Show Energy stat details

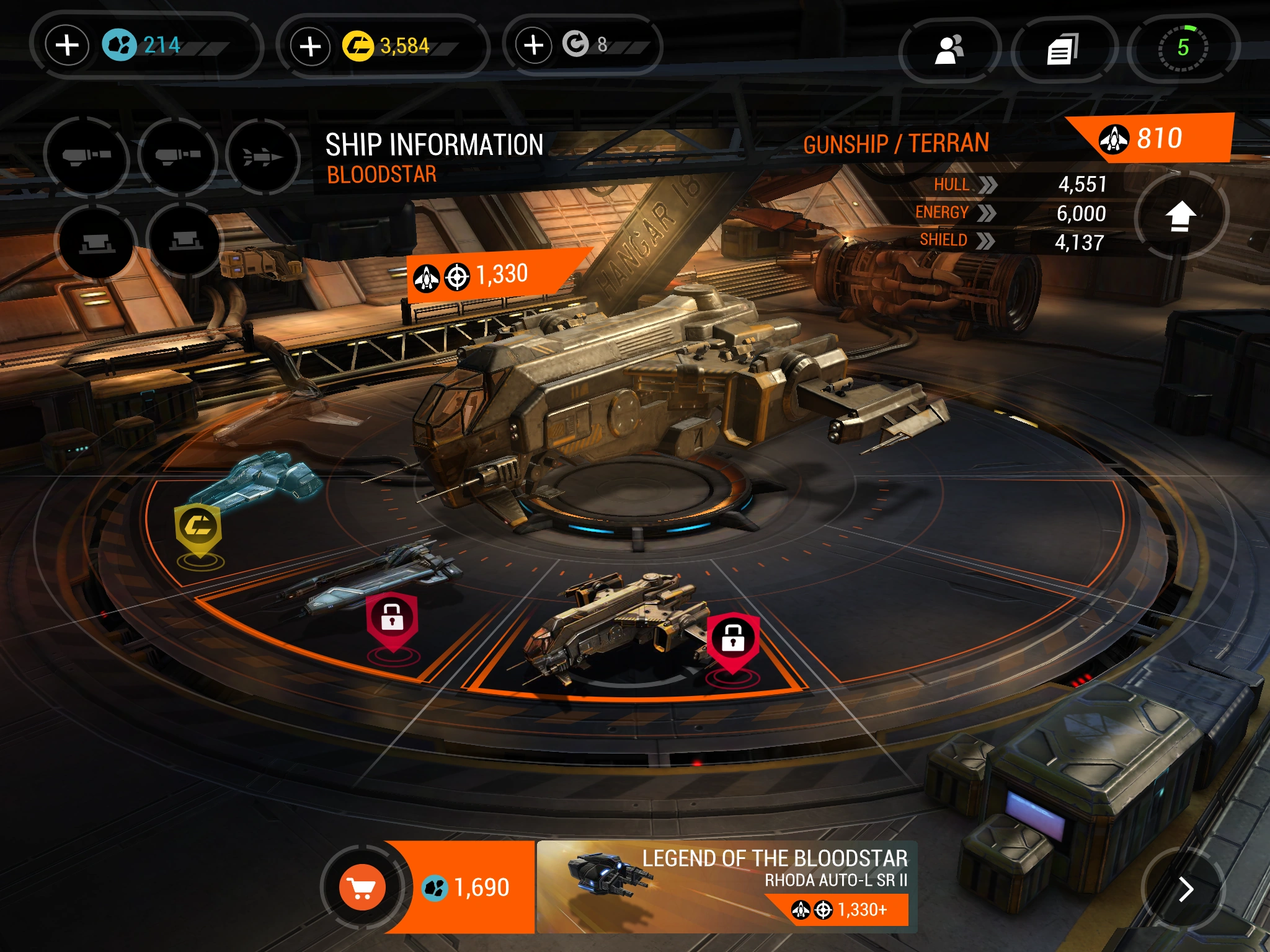tap(986, 213)
